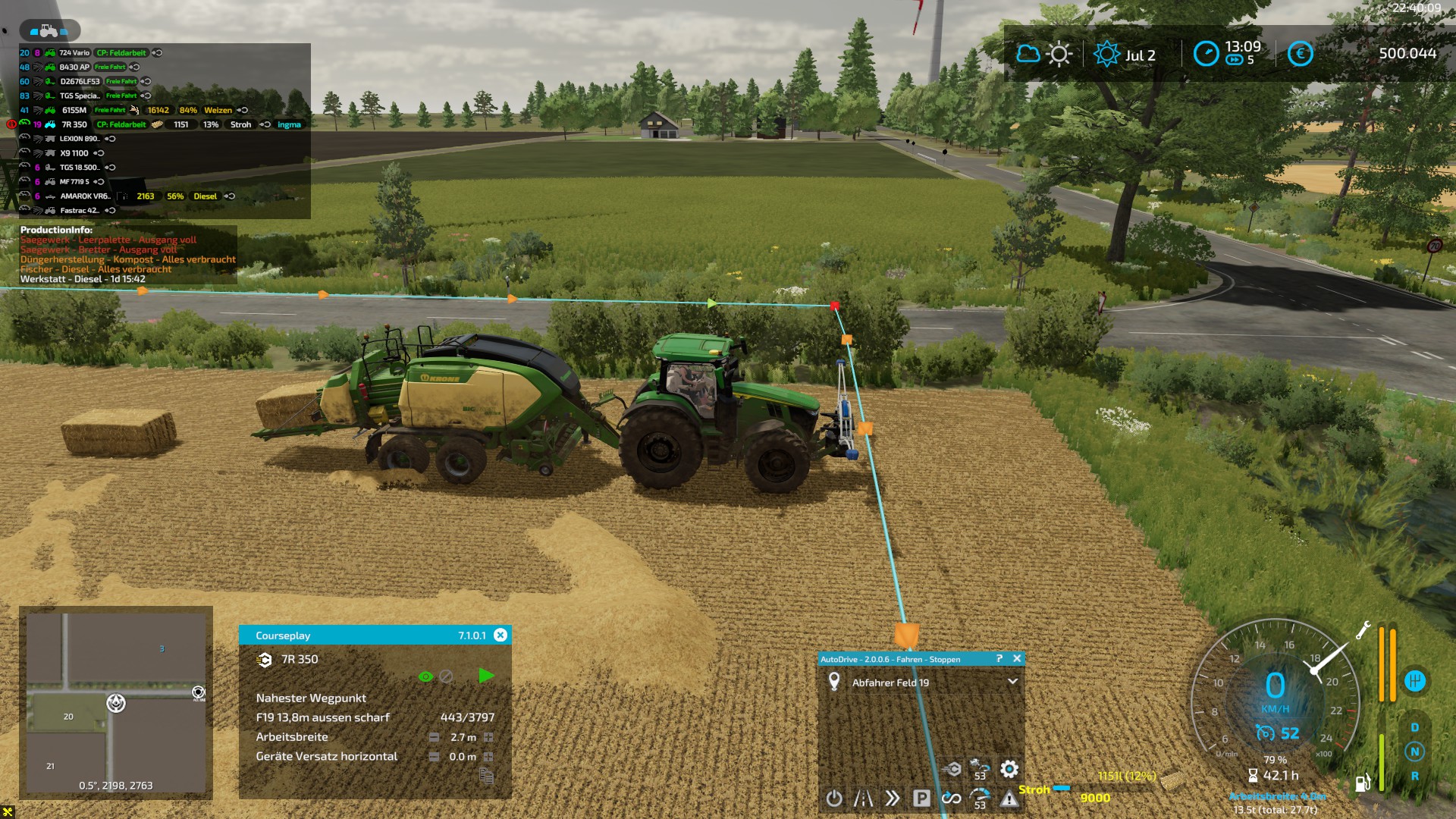1456x819 pixels.
Task: Close the Courseplay panel
Action: point(500,635)
